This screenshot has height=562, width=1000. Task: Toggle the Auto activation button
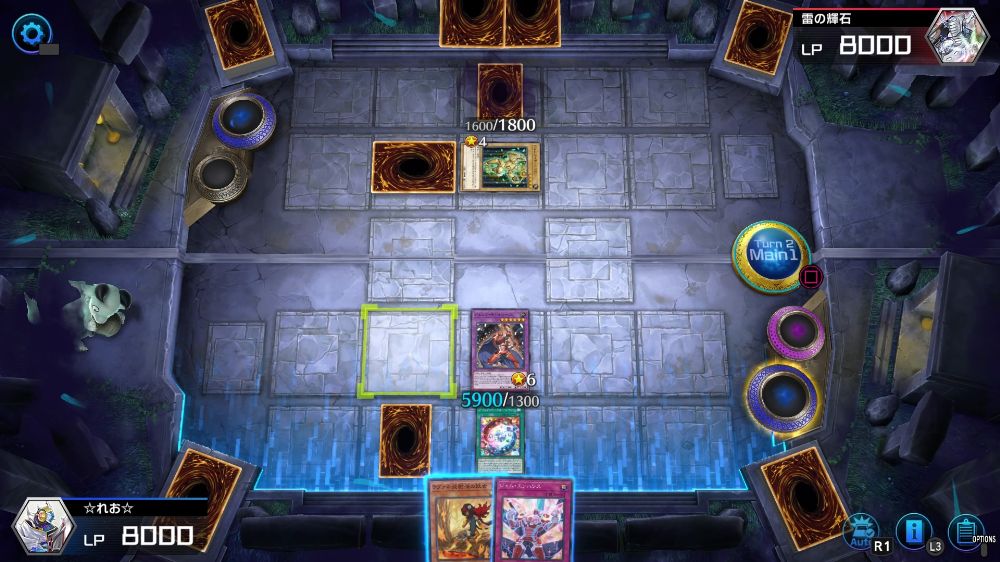[x=859, y=529]
